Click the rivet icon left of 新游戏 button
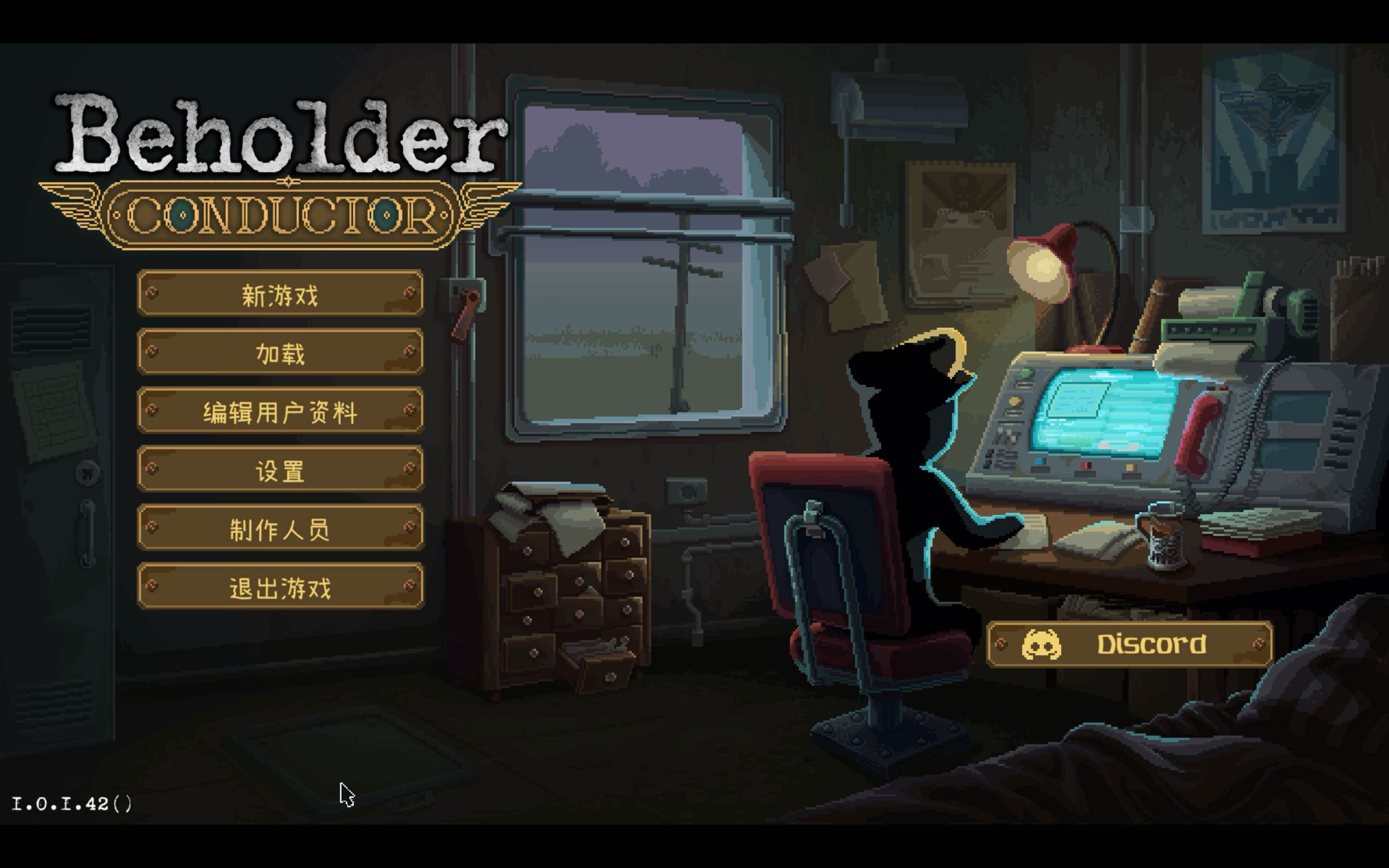This screenshot has height=868, width=1389. click(153, 294)
